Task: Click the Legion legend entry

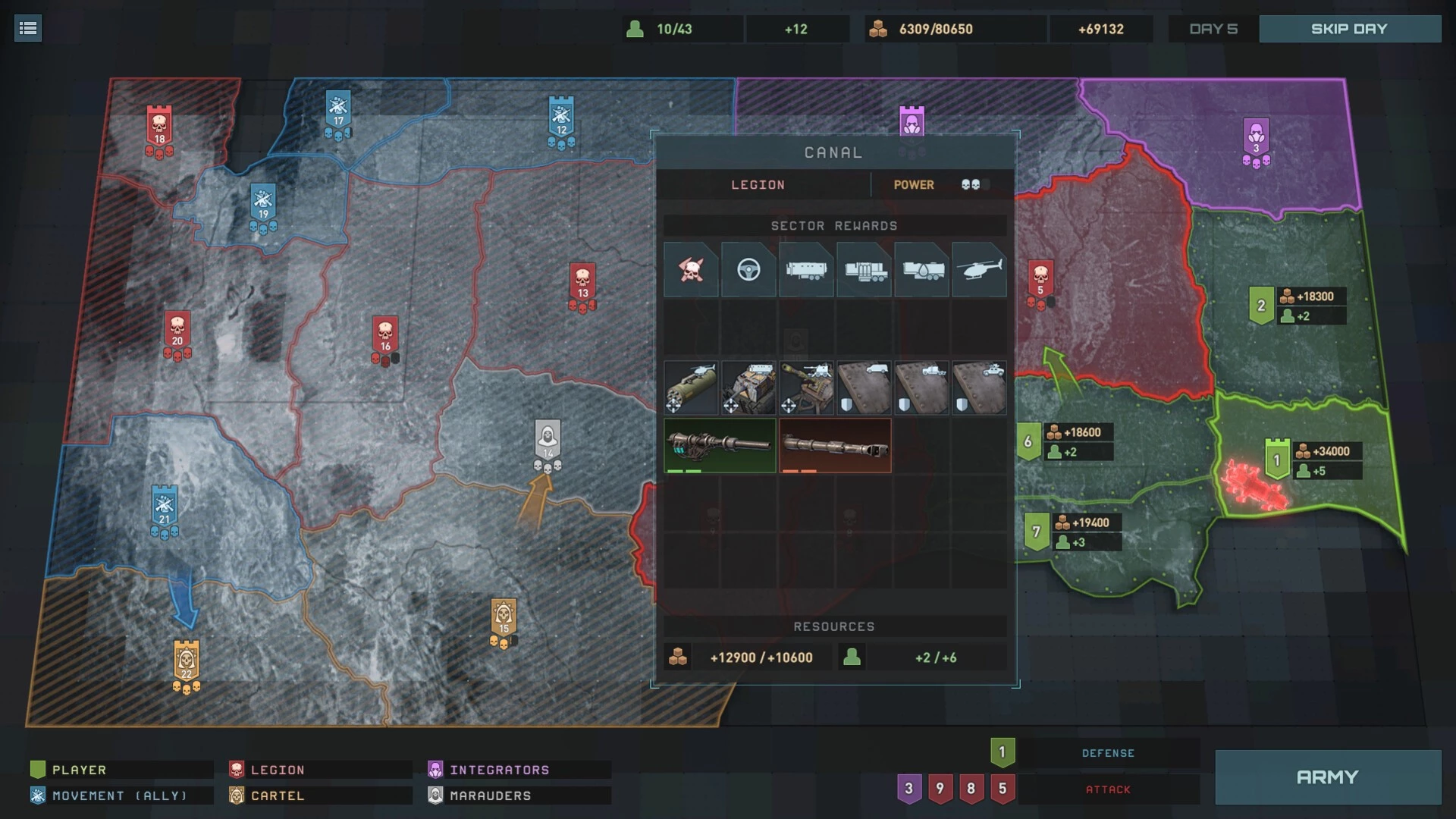Action: [x=278, y=770]
